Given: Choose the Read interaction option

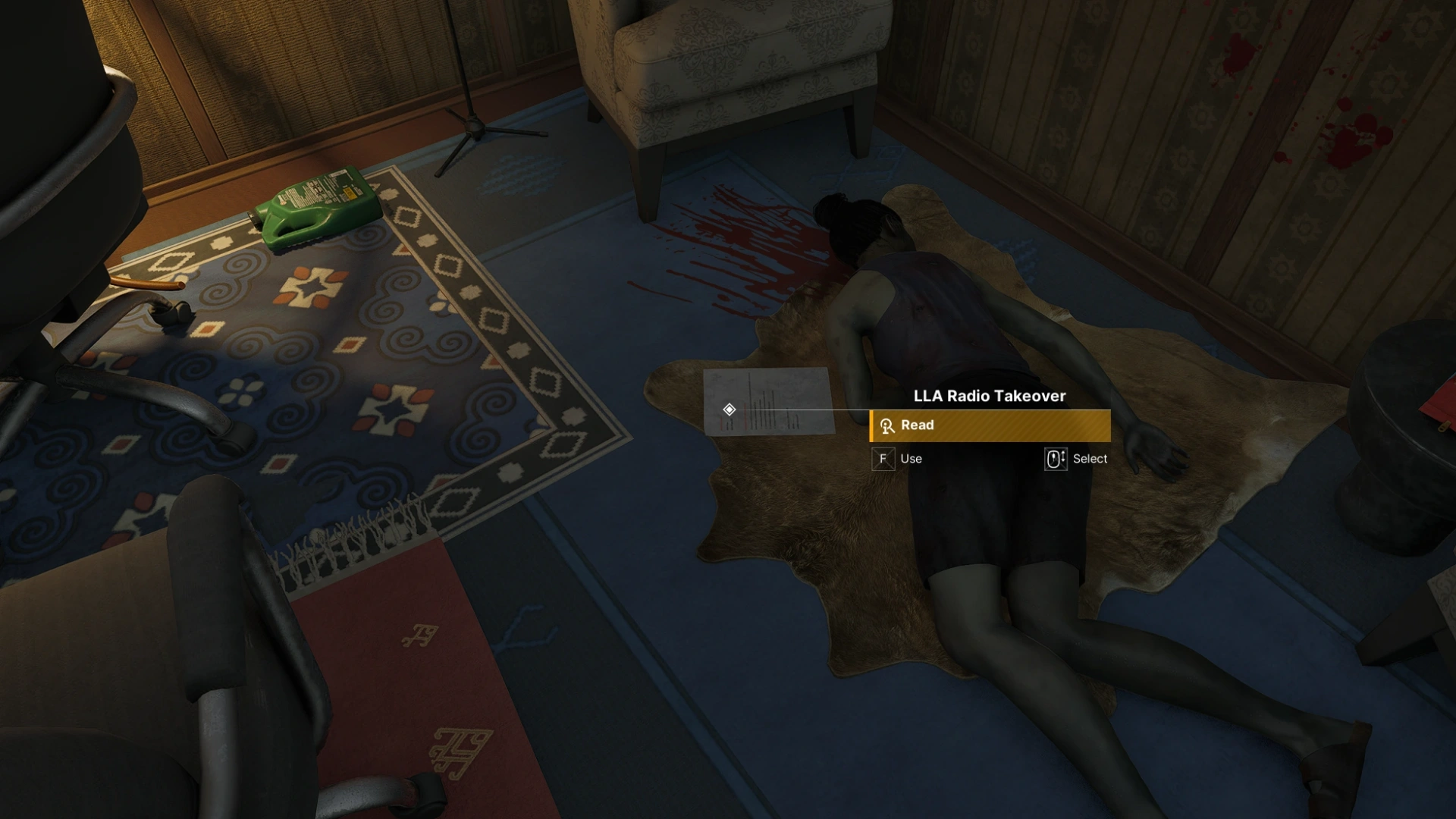Looking at the screenshot, I should coord(990,425).
